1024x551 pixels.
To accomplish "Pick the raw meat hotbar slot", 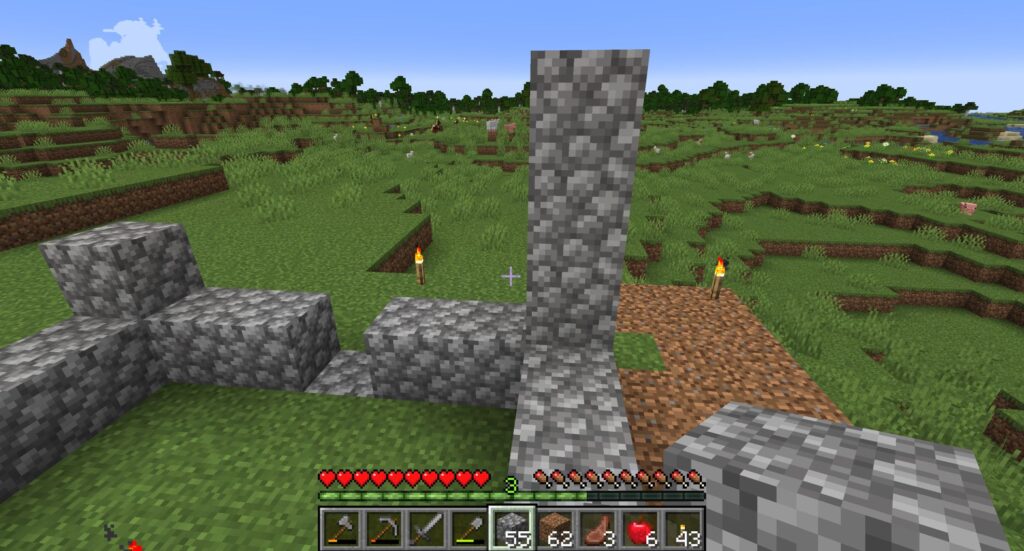I will 598,527.
